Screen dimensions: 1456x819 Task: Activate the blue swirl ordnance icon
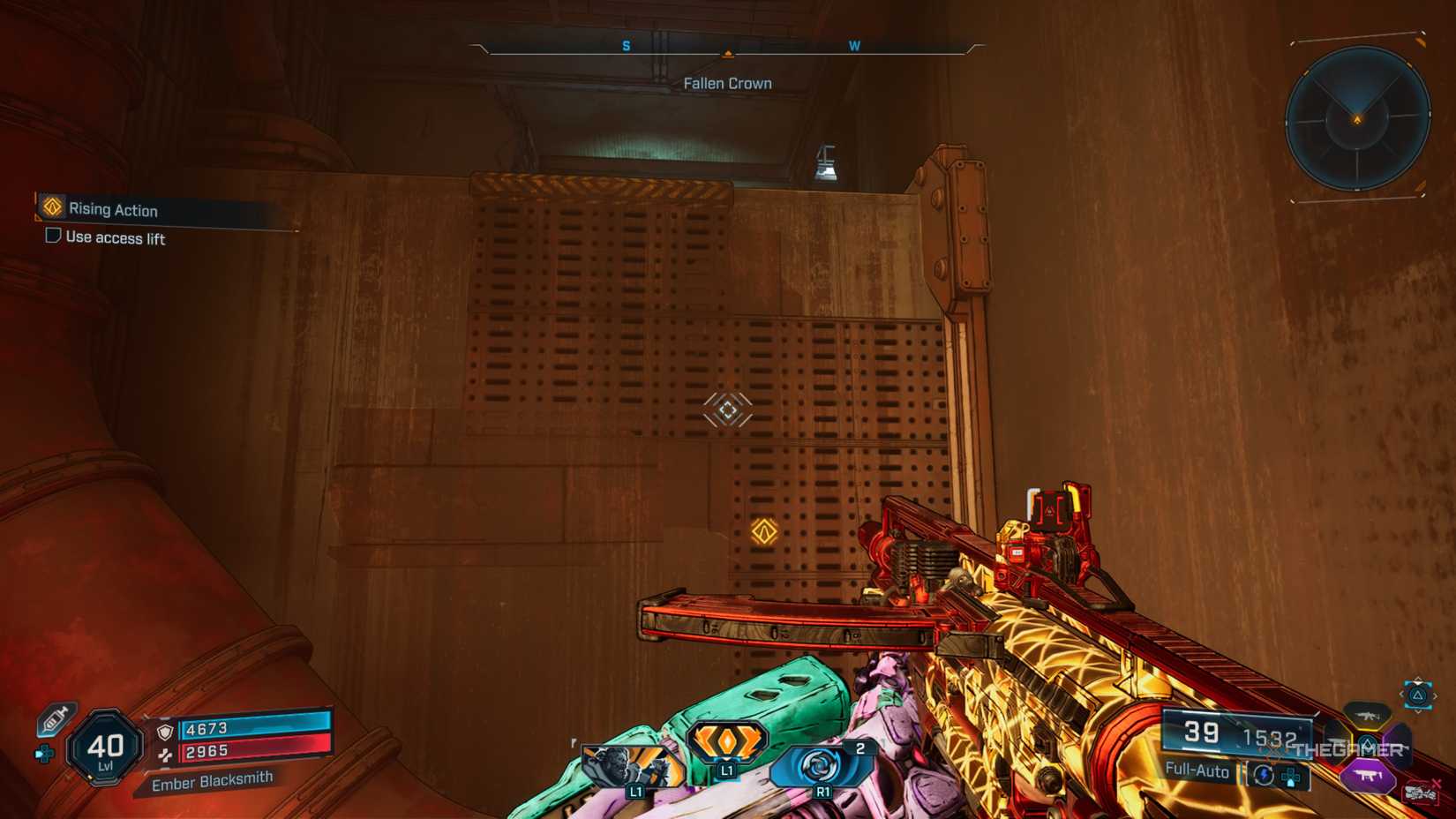click(821, 766)
